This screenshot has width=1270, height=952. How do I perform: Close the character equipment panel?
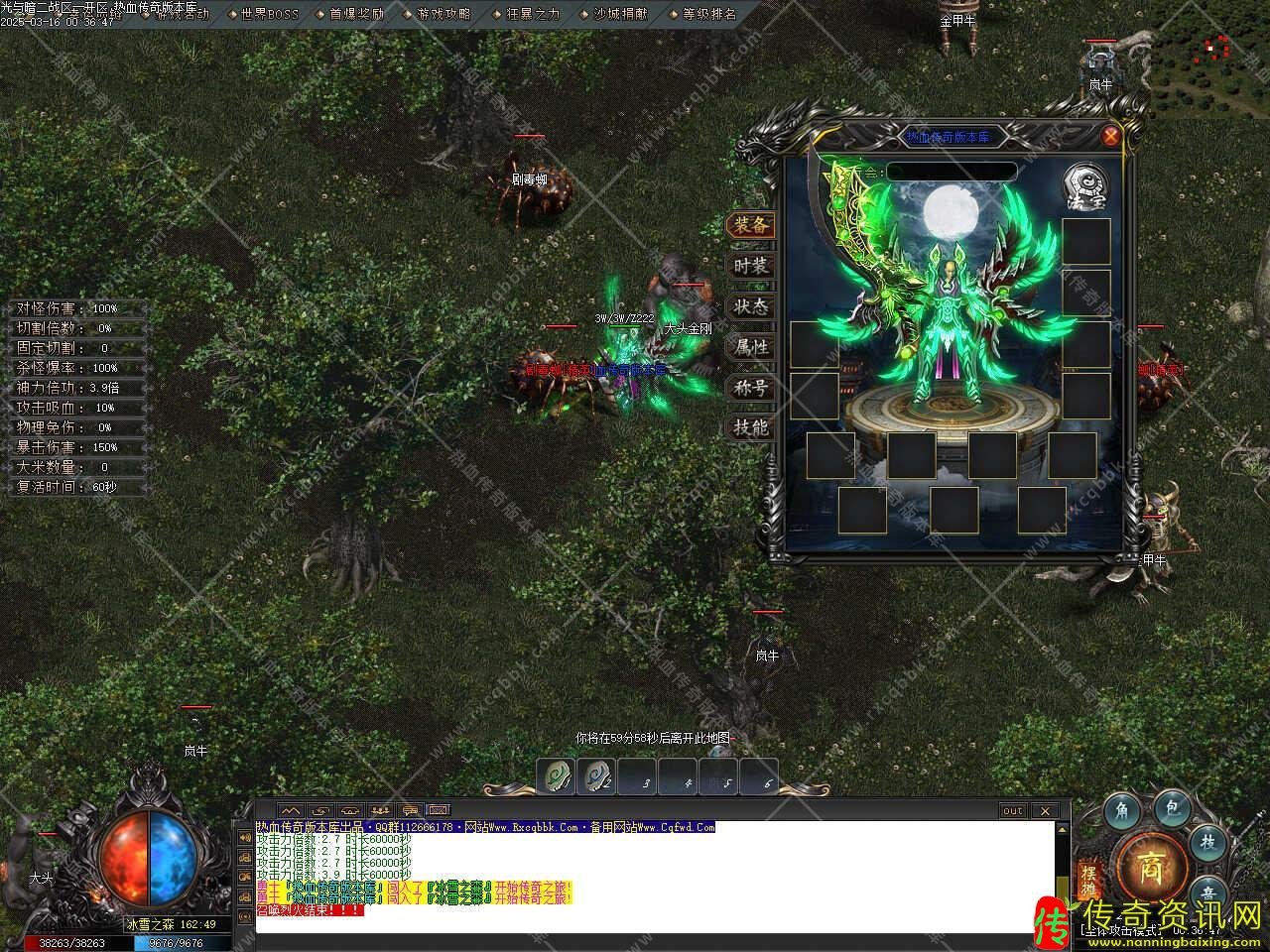pos(1110,136)
